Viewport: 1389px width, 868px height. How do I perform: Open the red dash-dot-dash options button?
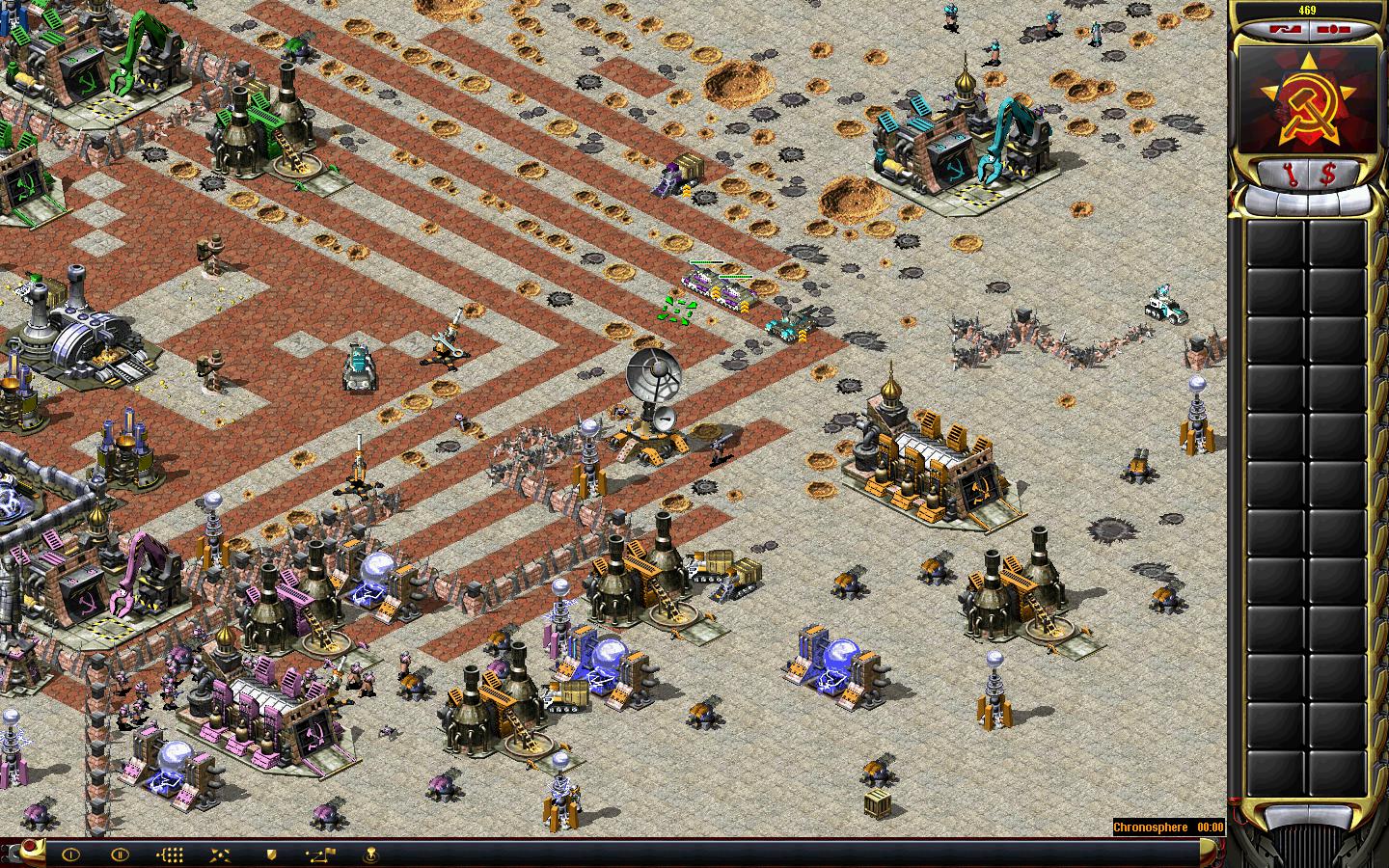[1334, 30]
